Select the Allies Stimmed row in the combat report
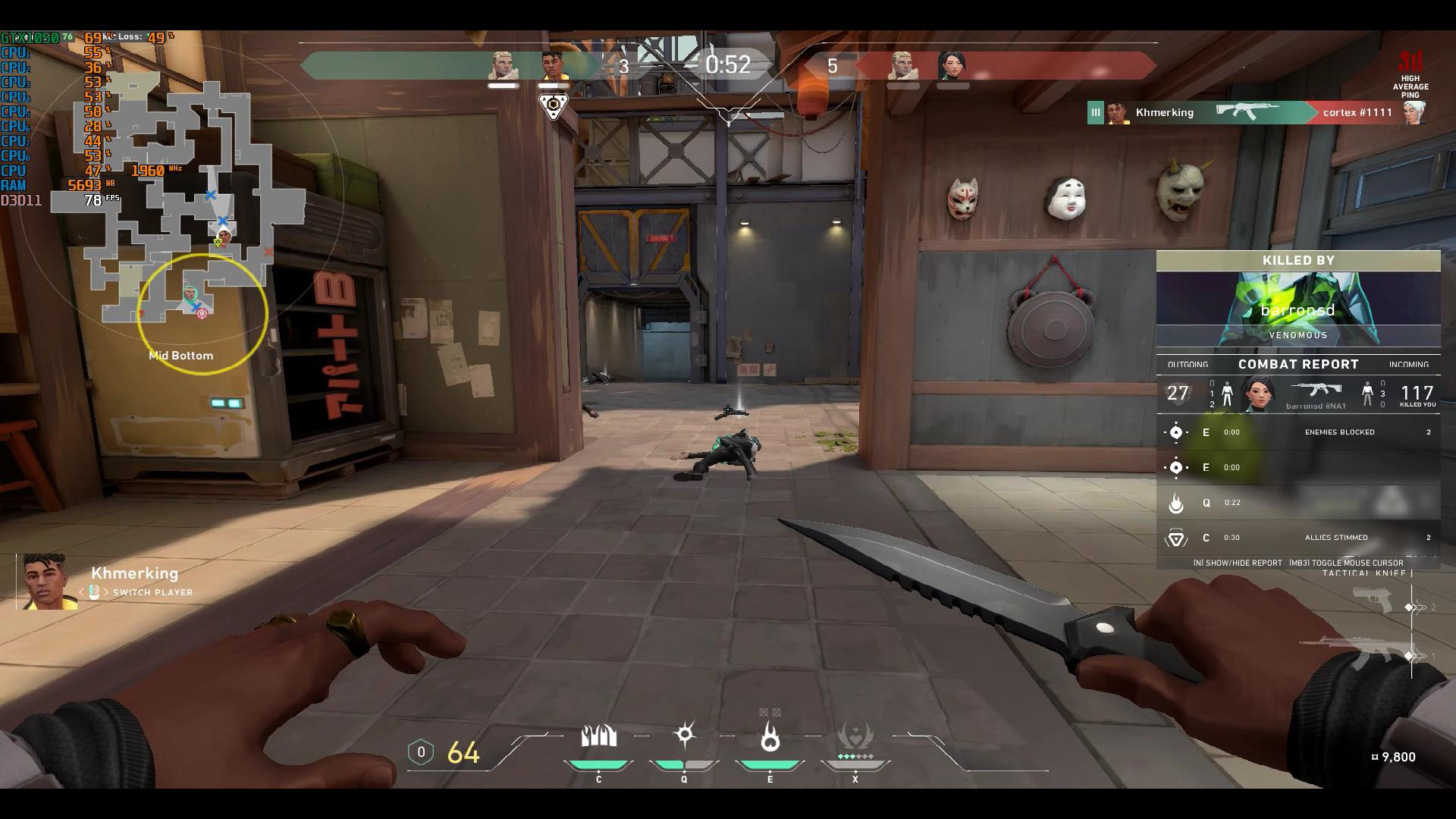Viewport: 1456px width, 819px height. click(x=1298, y=538)
